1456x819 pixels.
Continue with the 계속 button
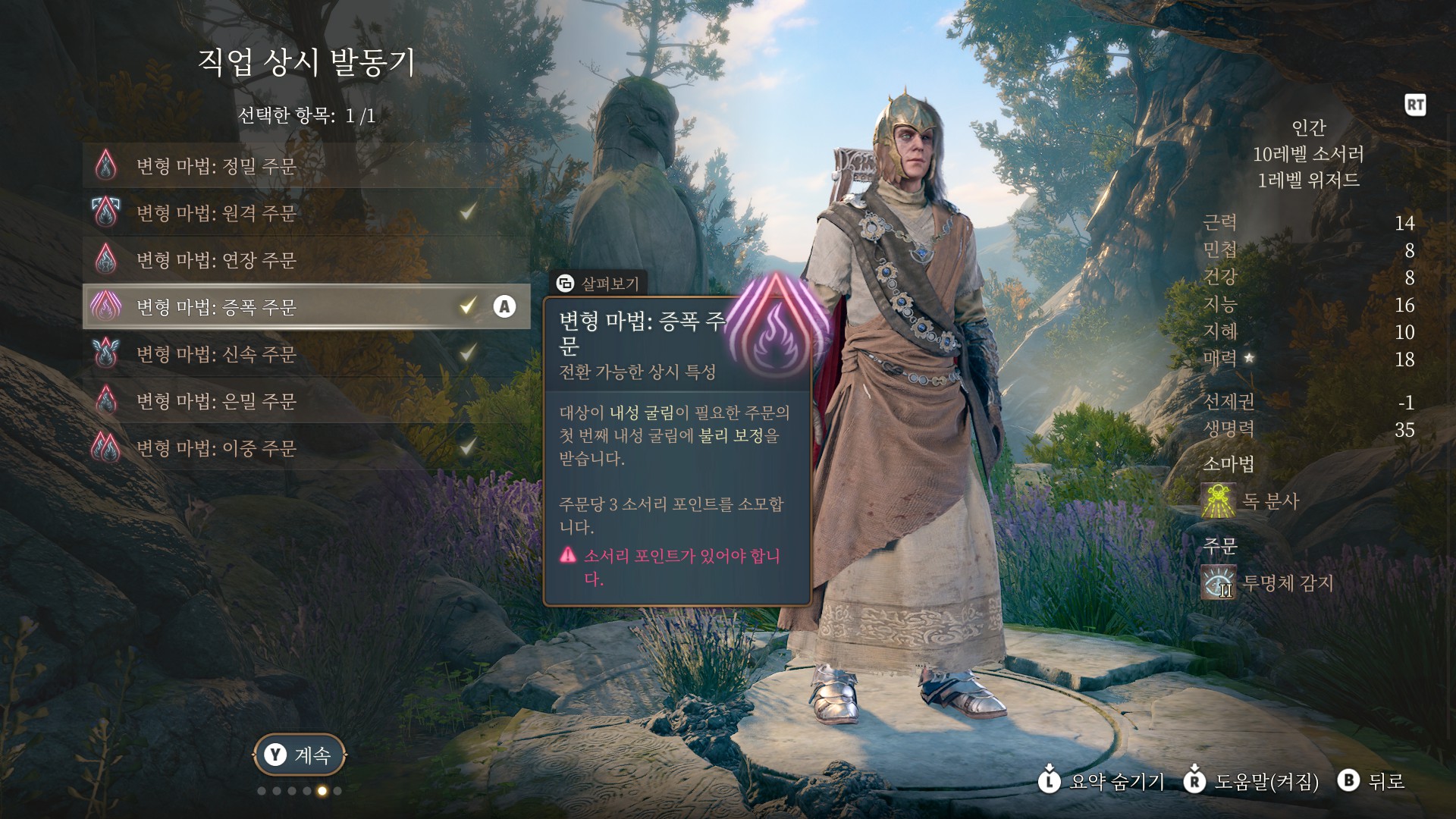(300, 755)
